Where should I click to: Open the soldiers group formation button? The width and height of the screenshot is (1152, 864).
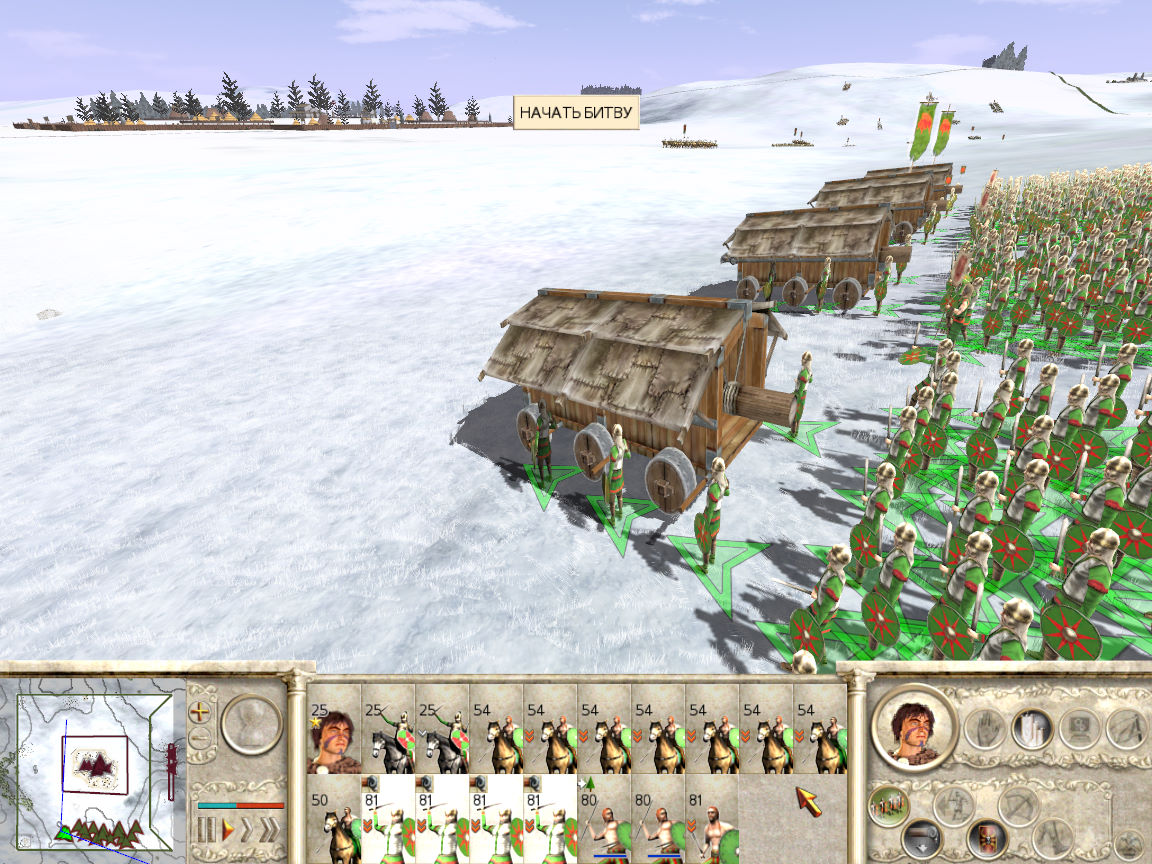click(x=887, y=805)
